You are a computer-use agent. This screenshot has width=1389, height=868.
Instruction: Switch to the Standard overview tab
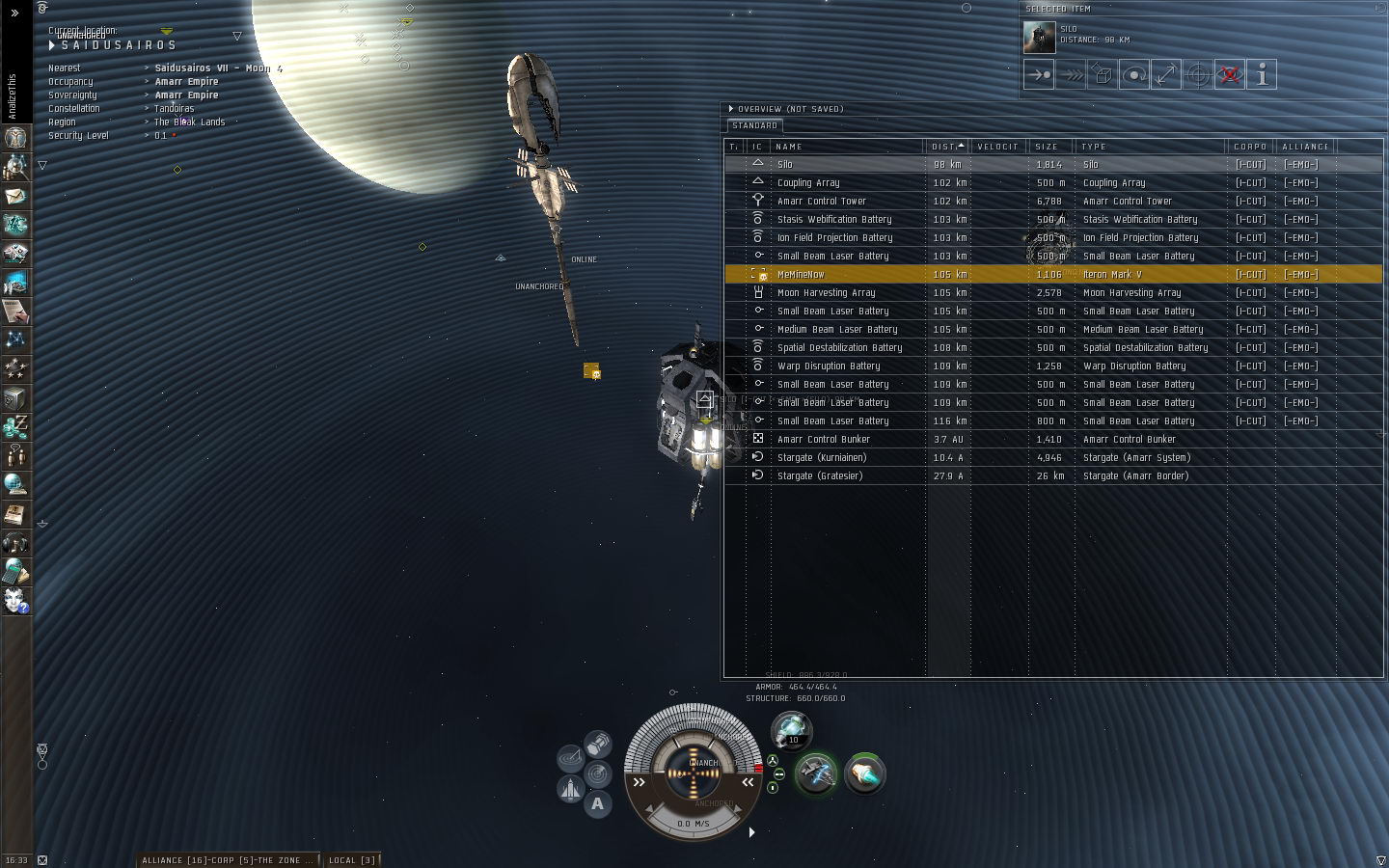754,125
